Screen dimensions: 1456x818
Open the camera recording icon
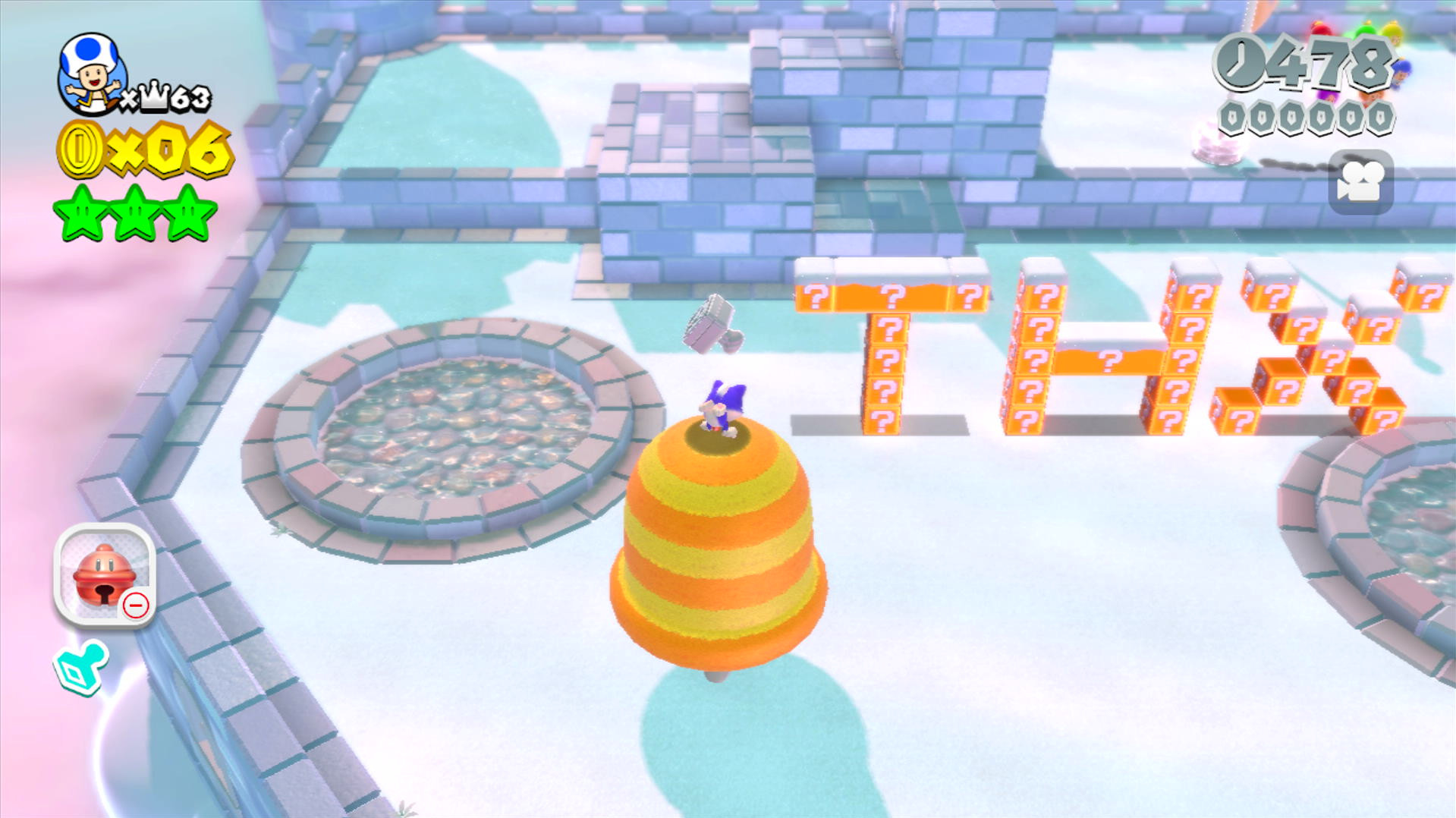1361,182
